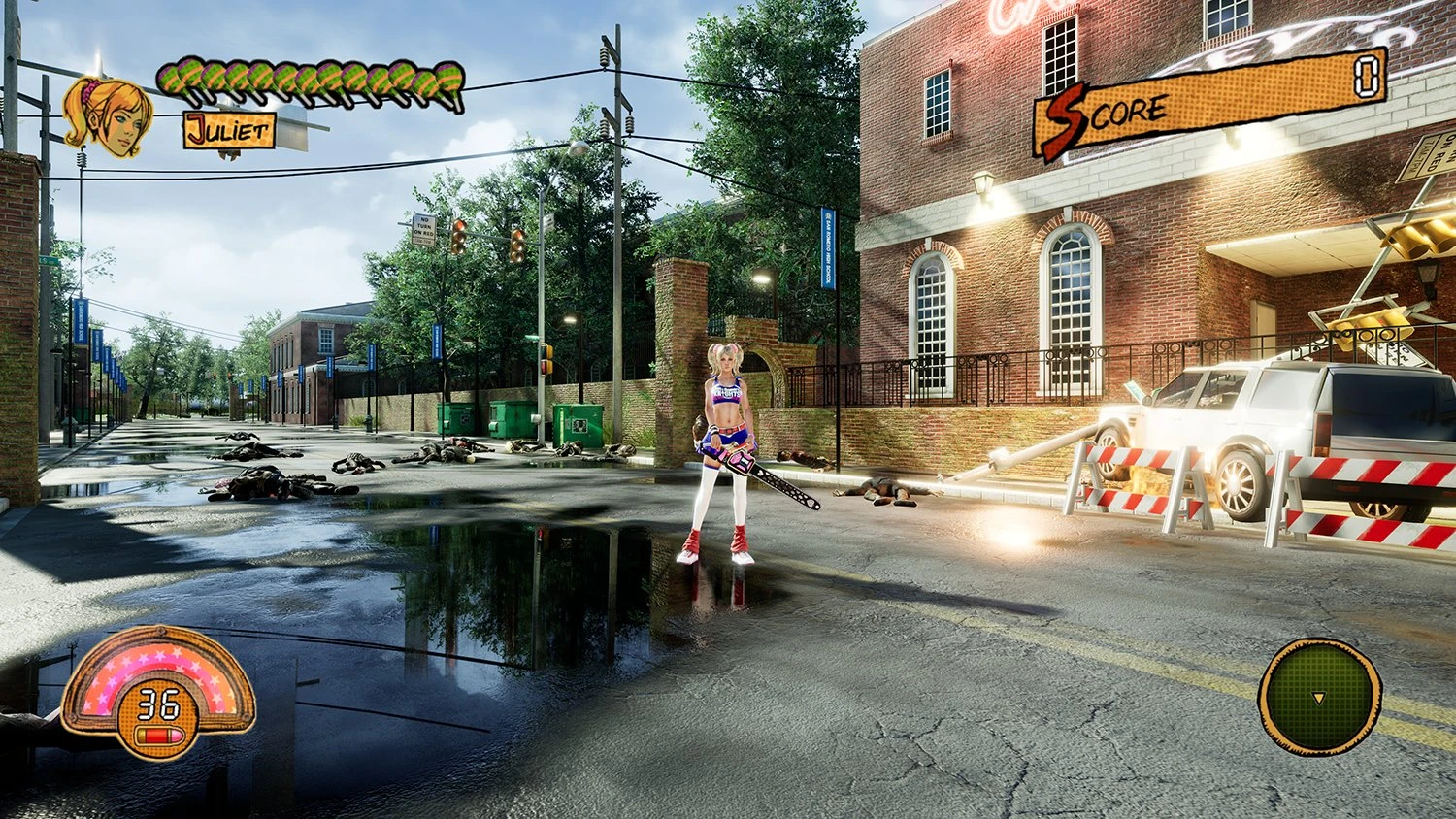Click the middle lollipop in the health meter
Screen dimensions: 1456x819
click(311, 80)
